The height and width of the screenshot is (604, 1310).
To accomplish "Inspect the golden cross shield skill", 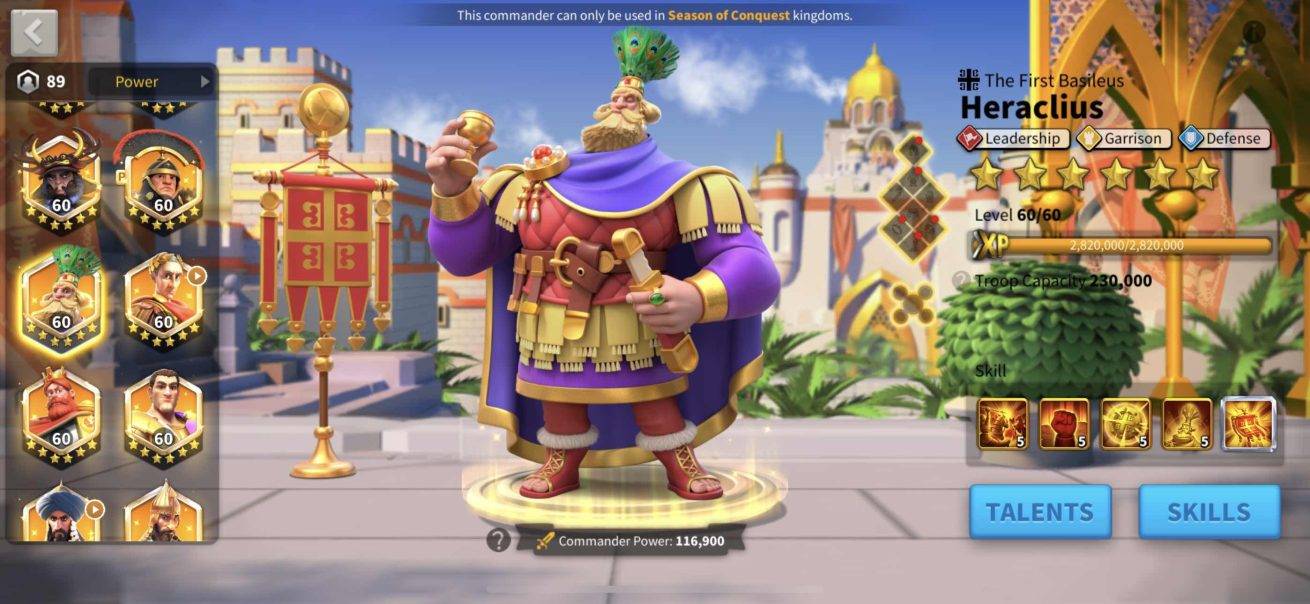I will 1126,423.
